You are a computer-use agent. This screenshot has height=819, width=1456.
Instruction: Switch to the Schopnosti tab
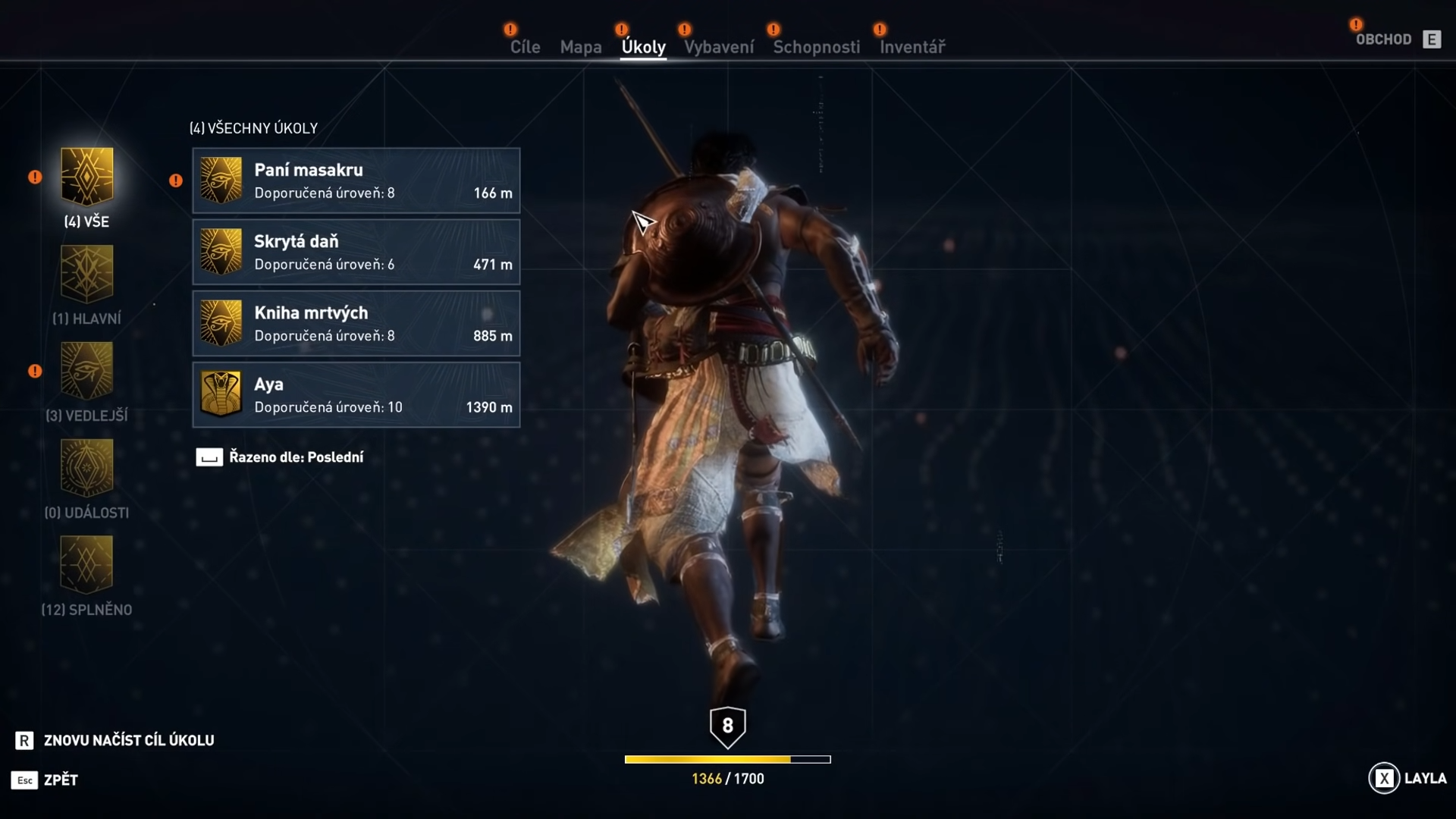817,46
